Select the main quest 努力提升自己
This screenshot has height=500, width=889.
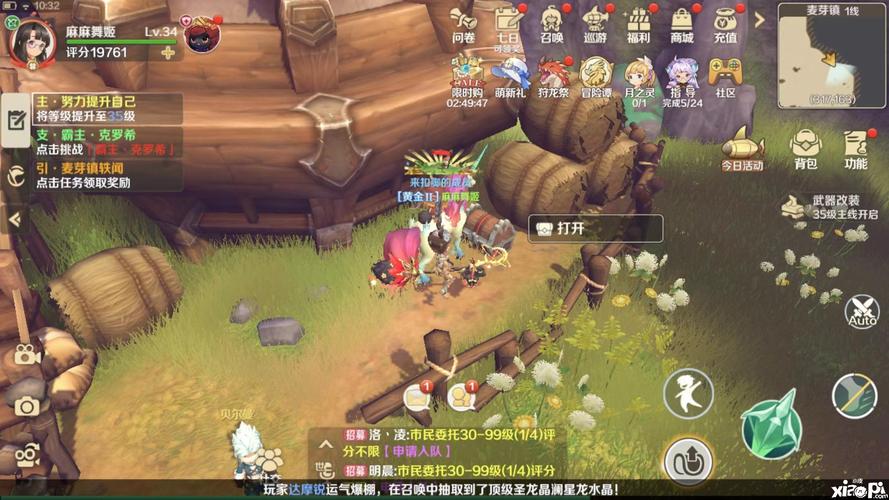pyautogui.click(x=96, y=109)
